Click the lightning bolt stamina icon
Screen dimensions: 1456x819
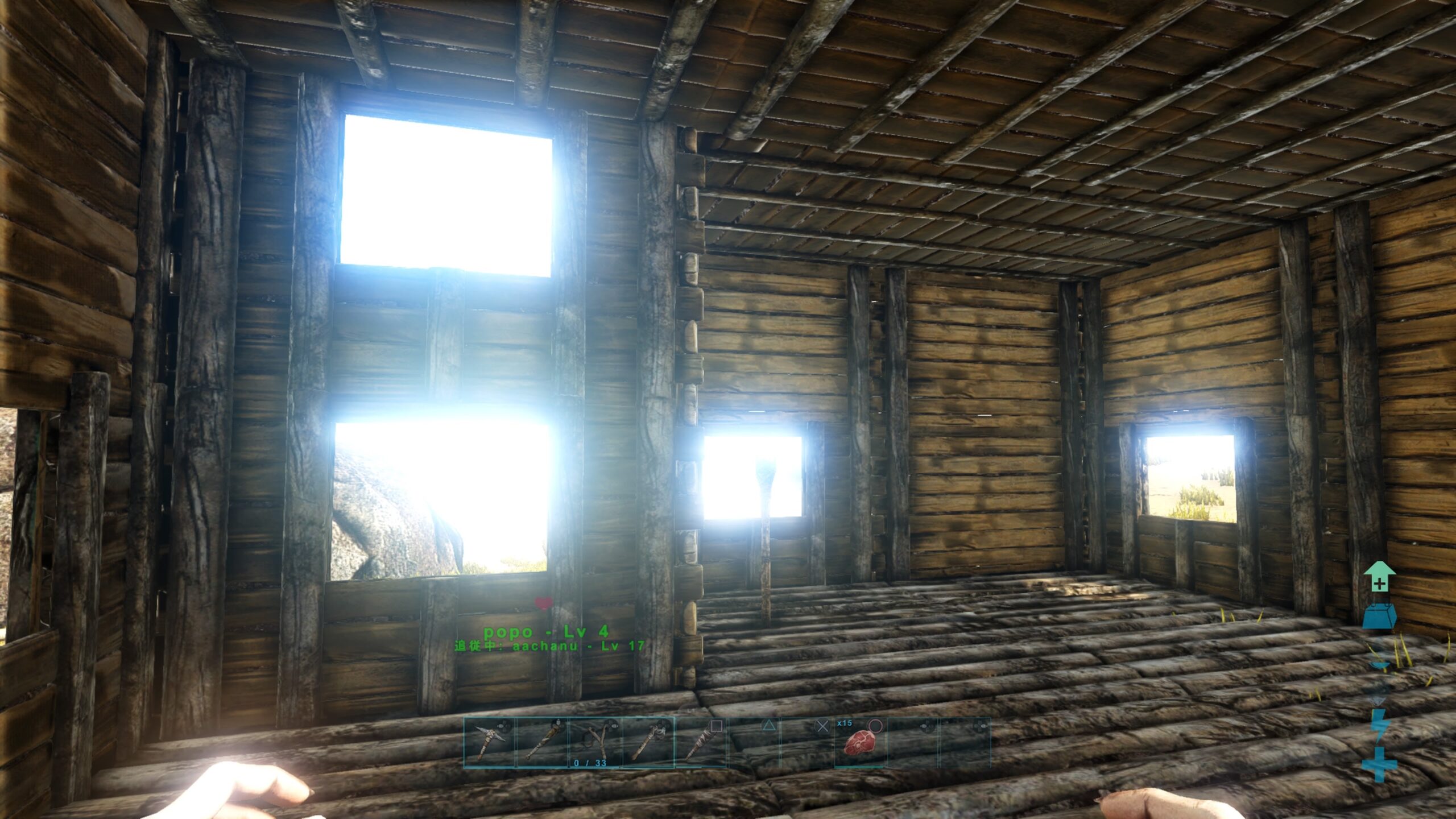[x=1379, y=726]
